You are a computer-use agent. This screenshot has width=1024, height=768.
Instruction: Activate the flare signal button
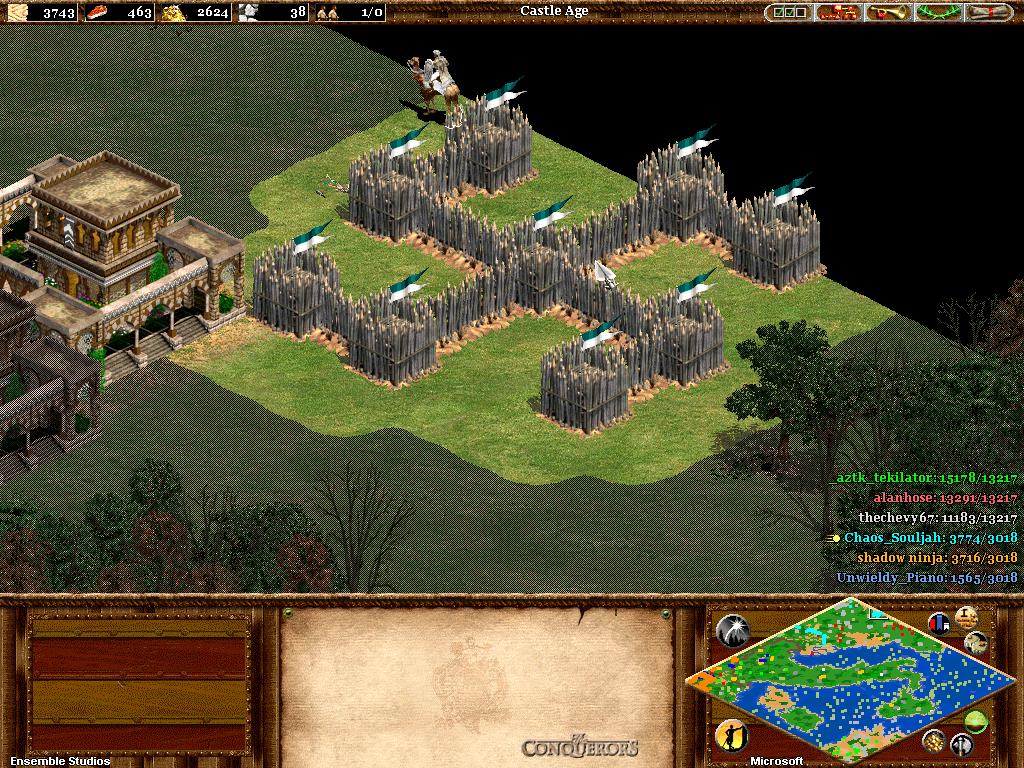click(733, 629)
